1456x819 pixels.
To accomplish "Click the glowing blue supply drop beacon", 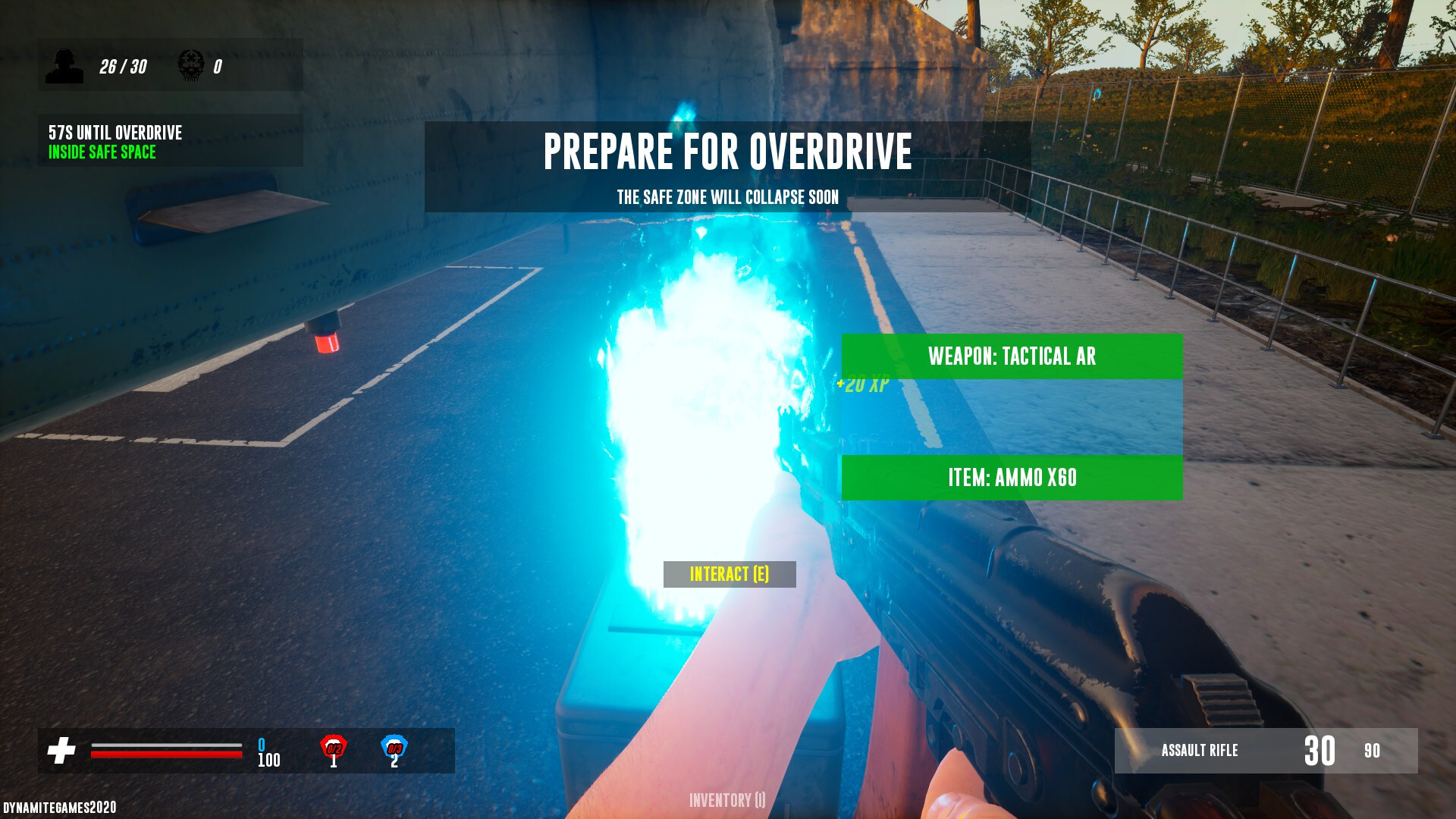I will pos(705,417).
